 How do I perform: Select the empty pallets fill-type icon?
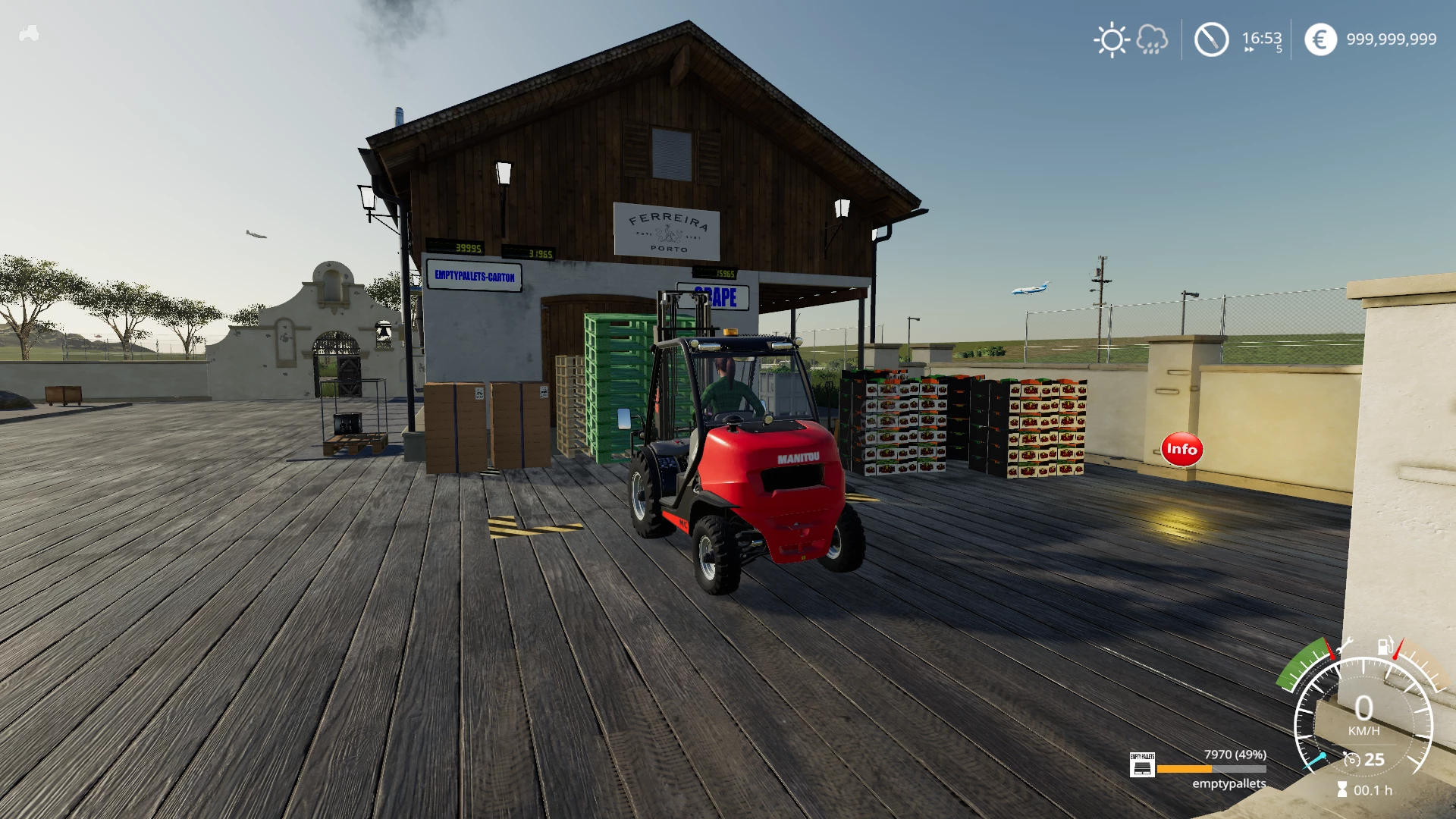click(1142, 765)
